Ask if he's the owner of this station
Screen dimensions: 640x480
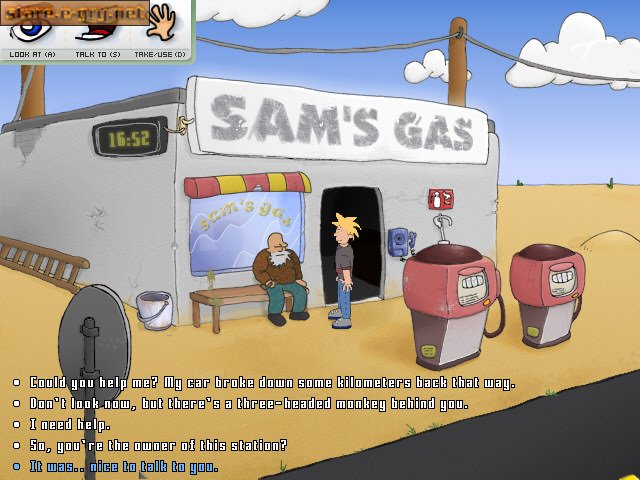[158, 446]
